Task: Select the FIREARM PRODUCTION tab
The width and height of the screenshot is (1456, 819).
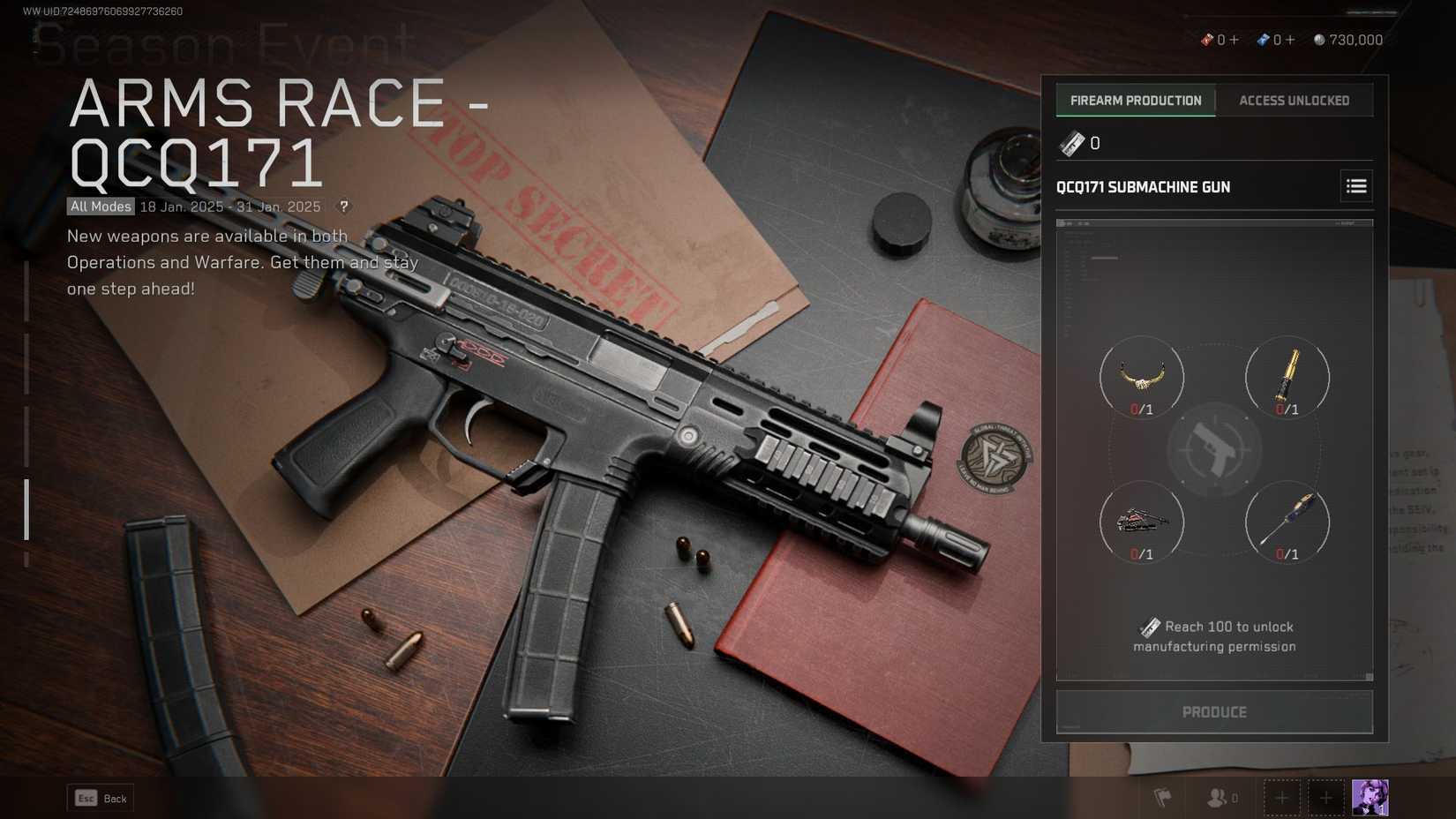Action: tap(1135, 100)
